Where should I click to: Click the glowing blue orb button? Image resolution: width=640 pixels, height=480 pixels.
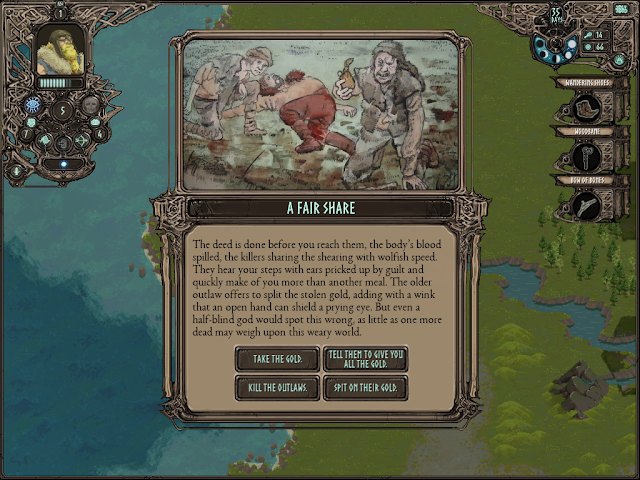[63, 164]
